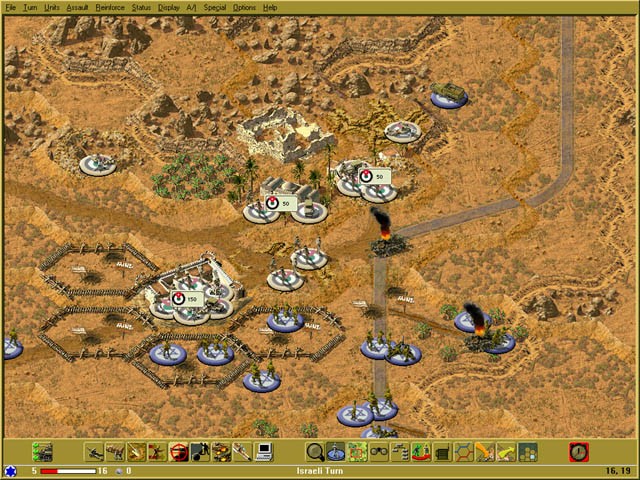The width and height of the screenshot is (640, 480).
Task: Open the Help menu
Action: pyautogui.click(x=270, y=7)
